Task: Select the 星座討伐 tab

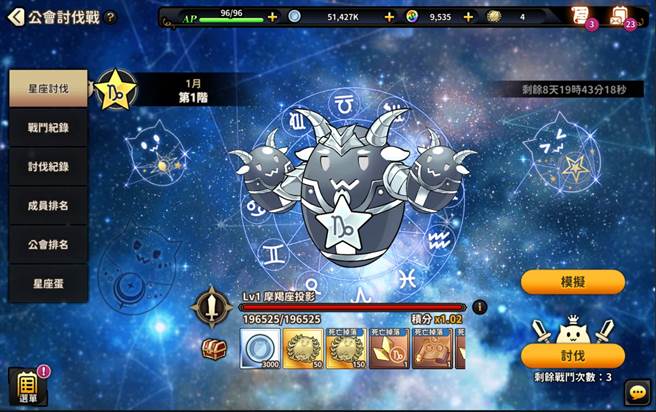Action: [48, 89]
